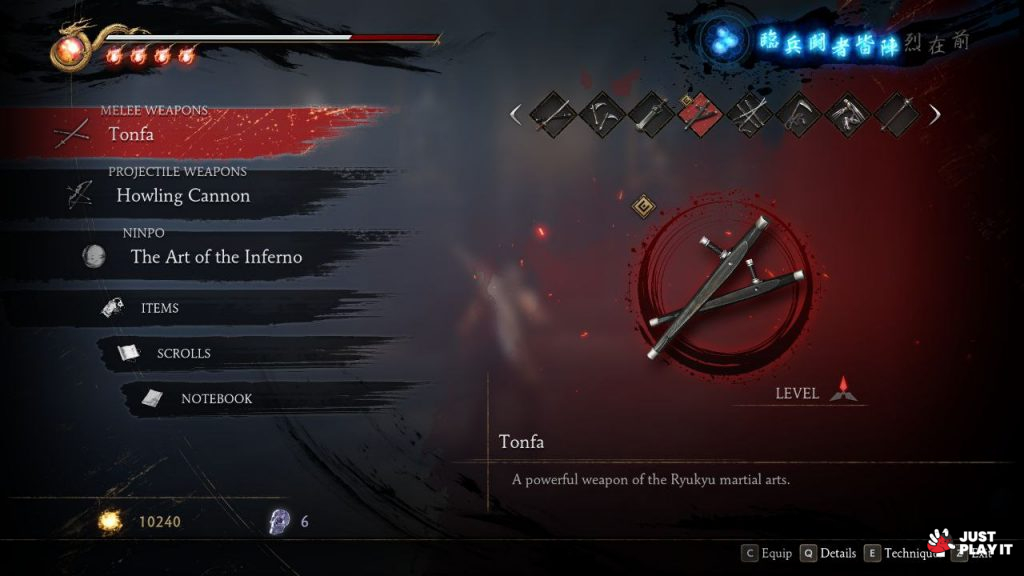Select the heavy greatsword weapon icon
This screenshot has width=1024, height=576.
(651, 114)
